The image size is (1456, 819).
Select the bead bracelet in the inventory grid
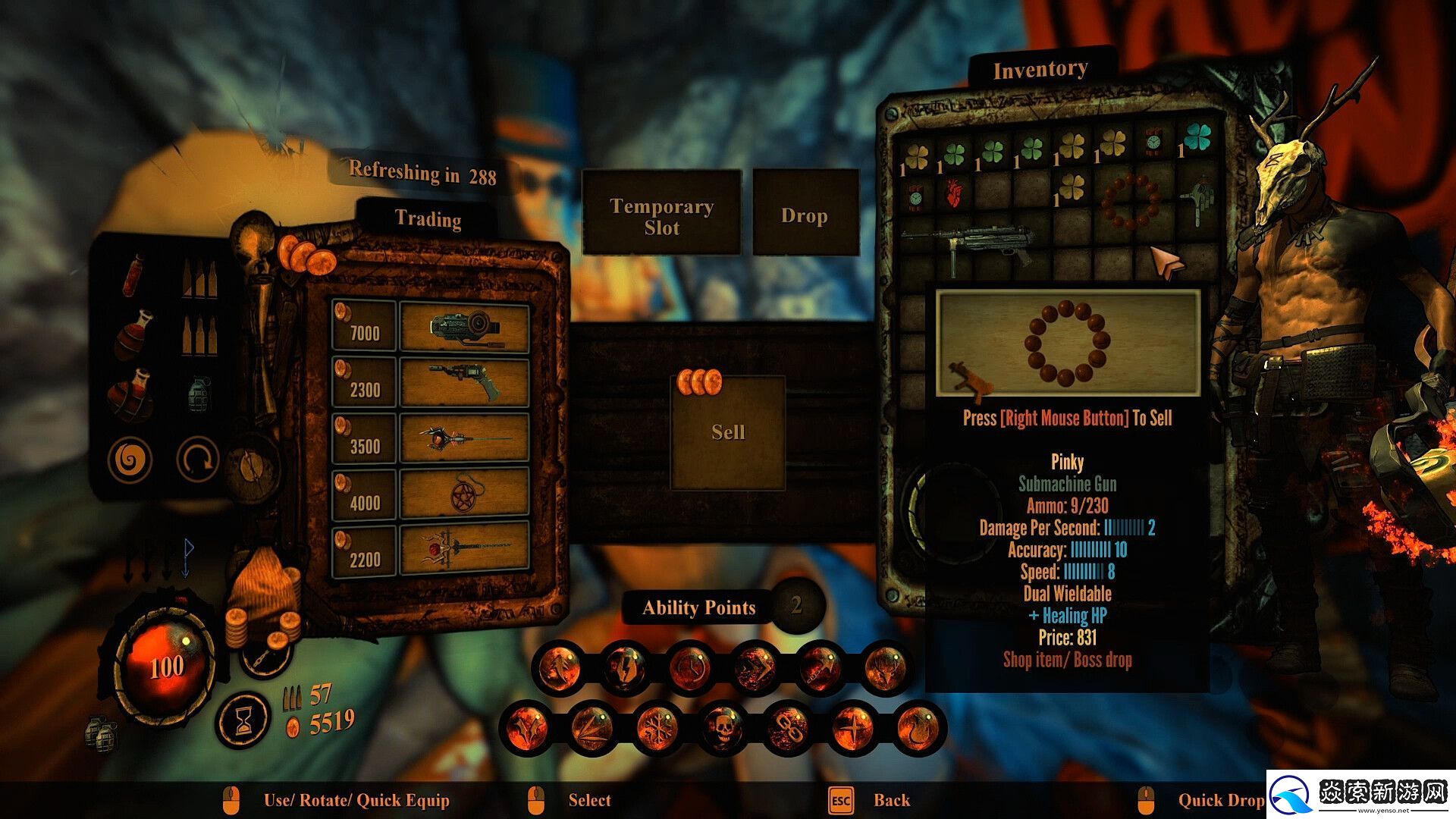pyautogui.click(x=1130, y=201)
